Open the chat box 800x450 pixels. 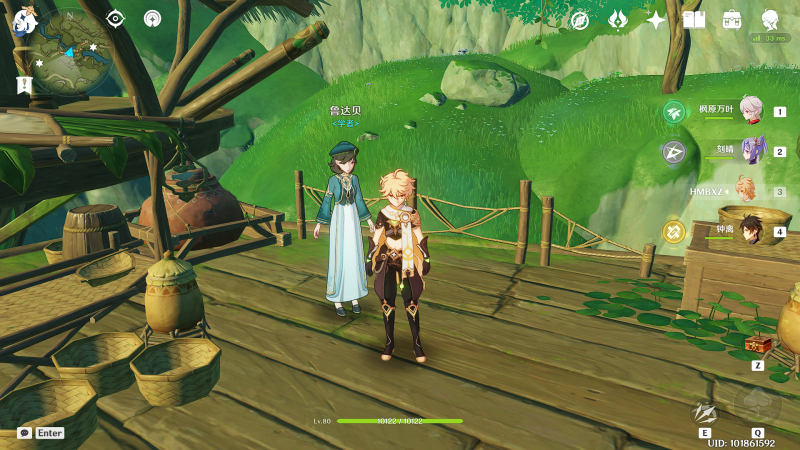click(24, 433)
